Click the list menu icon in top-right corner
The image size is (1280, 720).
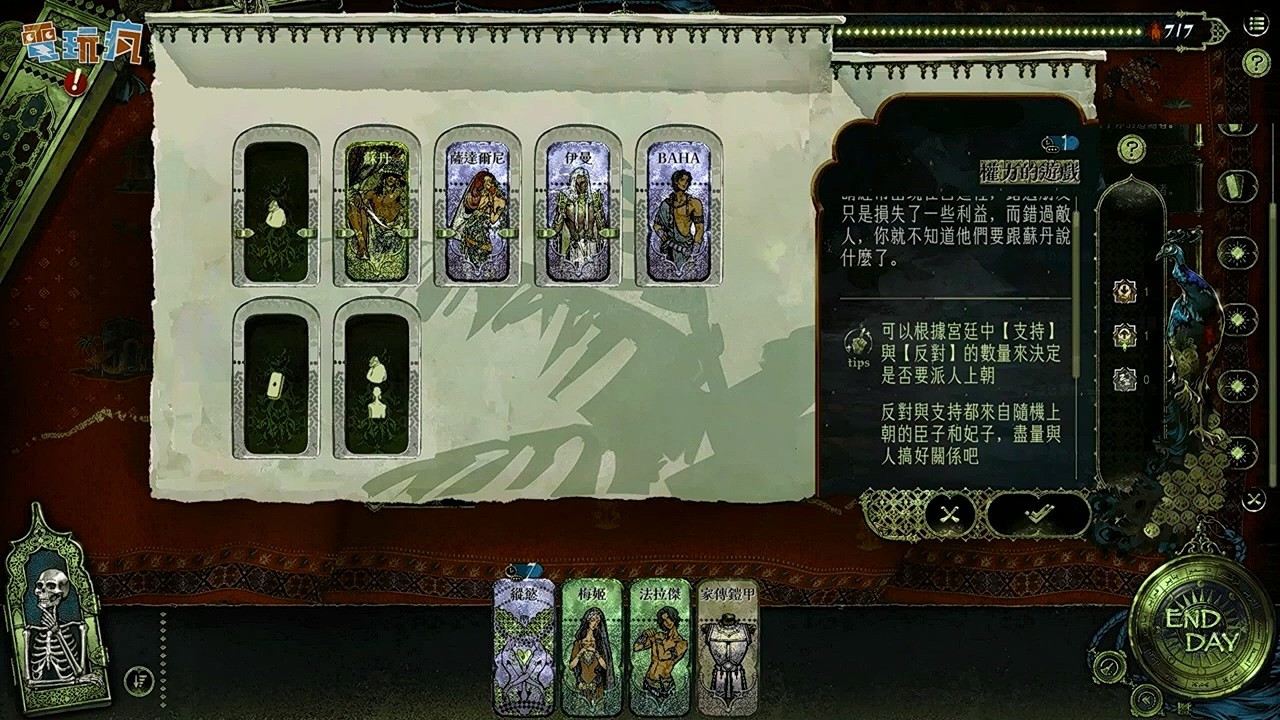click(x=1255, y=24)
